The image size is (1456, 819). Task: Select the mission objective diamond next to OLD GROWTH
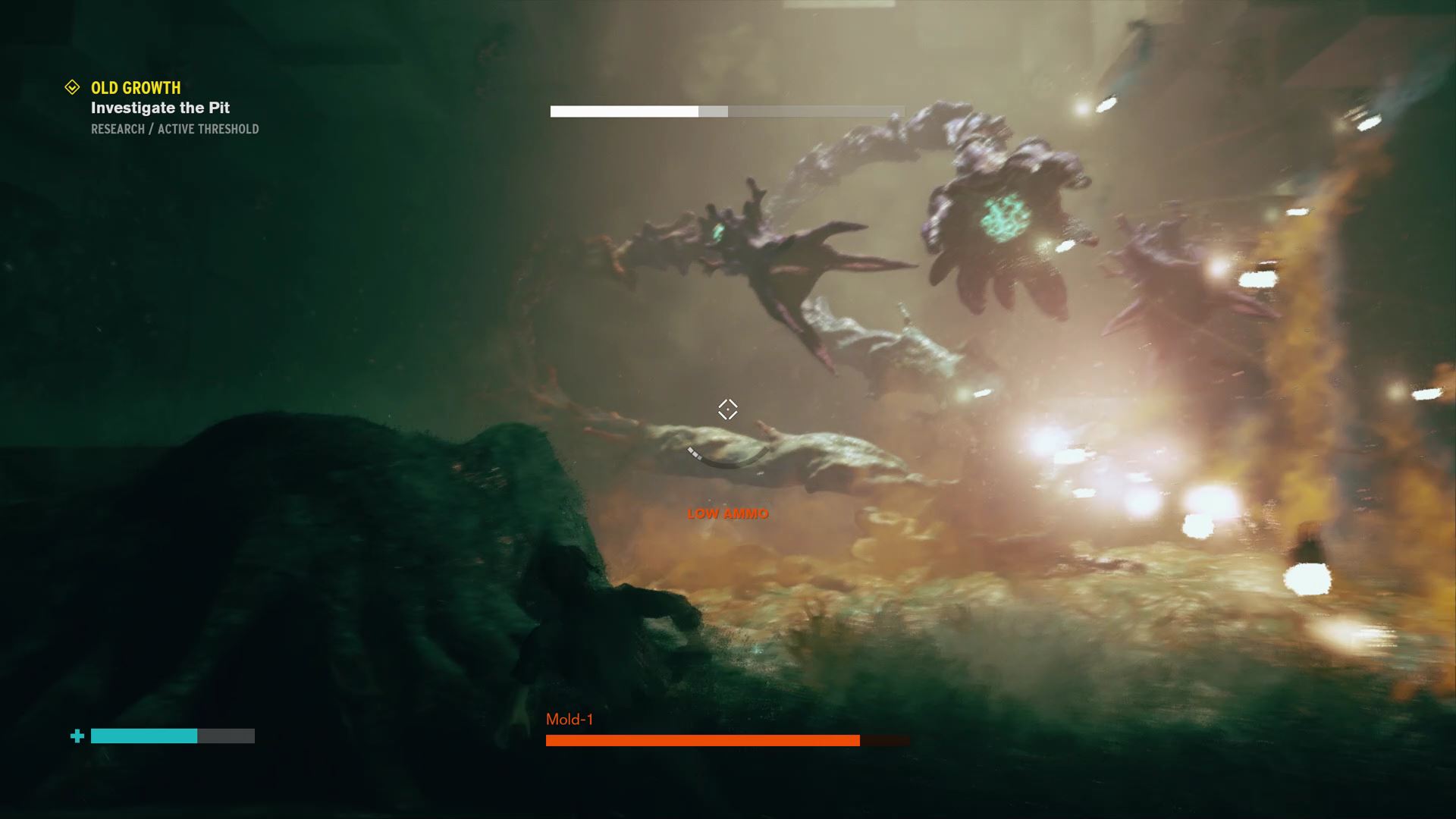pos(72,86)
